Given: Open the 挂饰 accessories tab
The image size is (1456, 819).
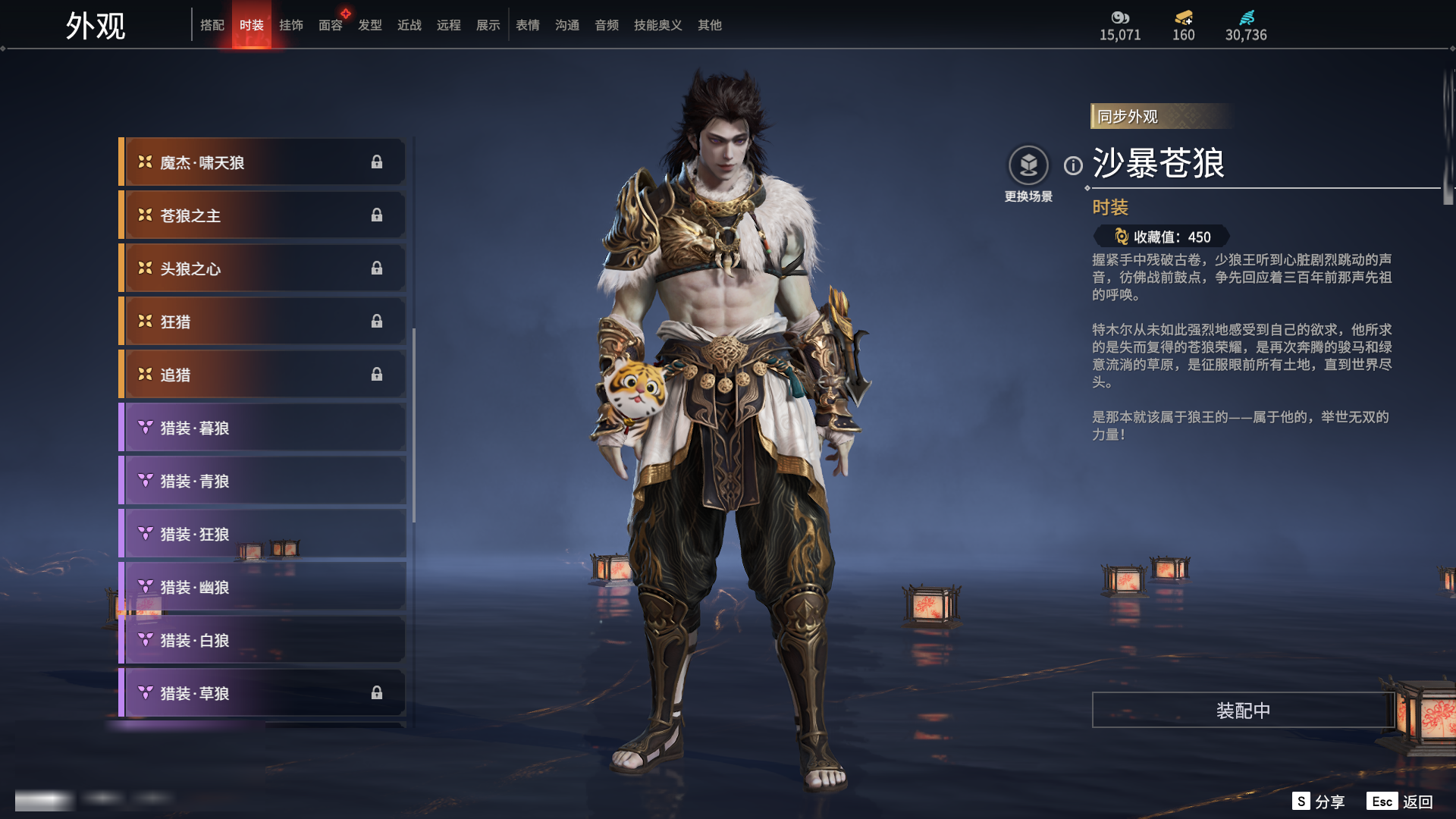Looking at the screenshot, I should 290,25.
